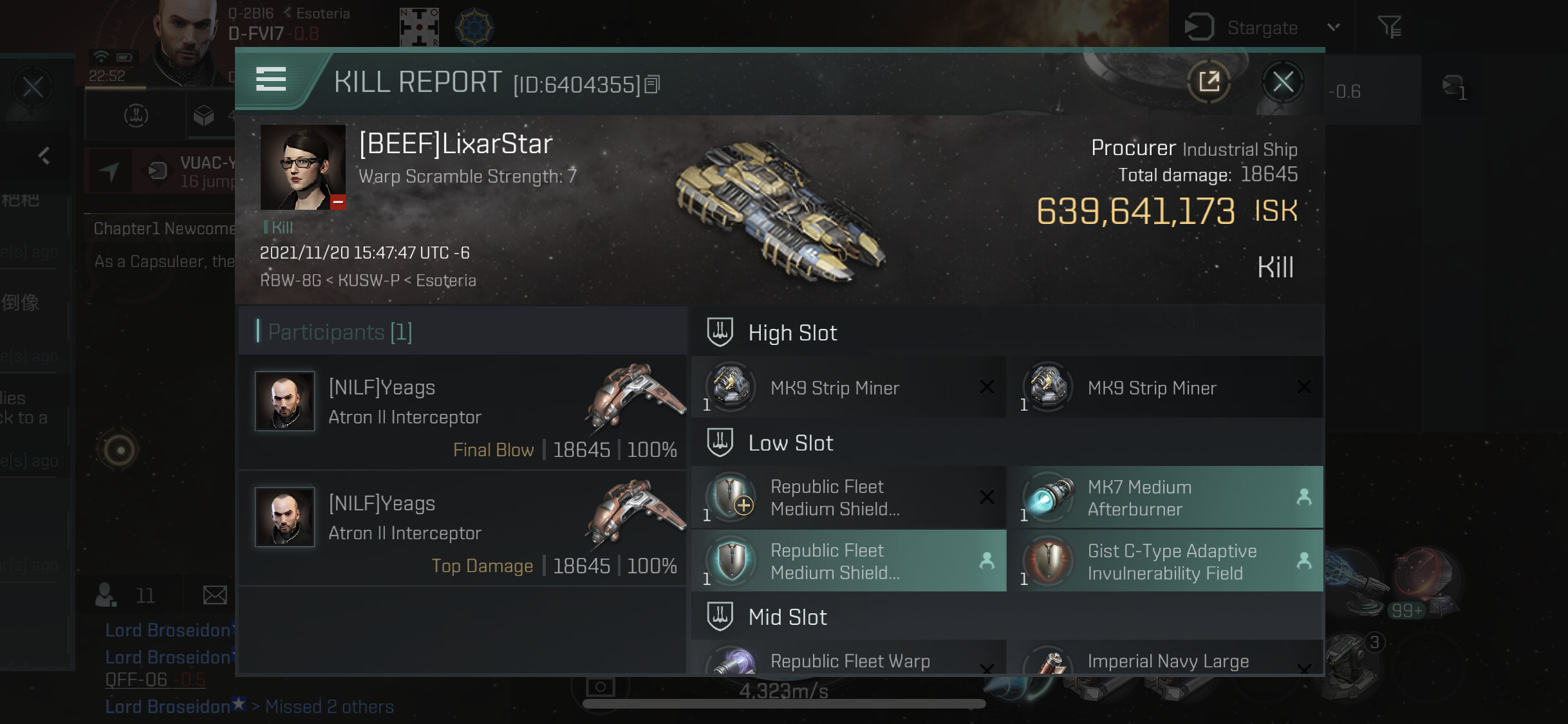Open the Stargate overview dropdown
This screenshot has height=724, width=1568.
click(1333, 27)
